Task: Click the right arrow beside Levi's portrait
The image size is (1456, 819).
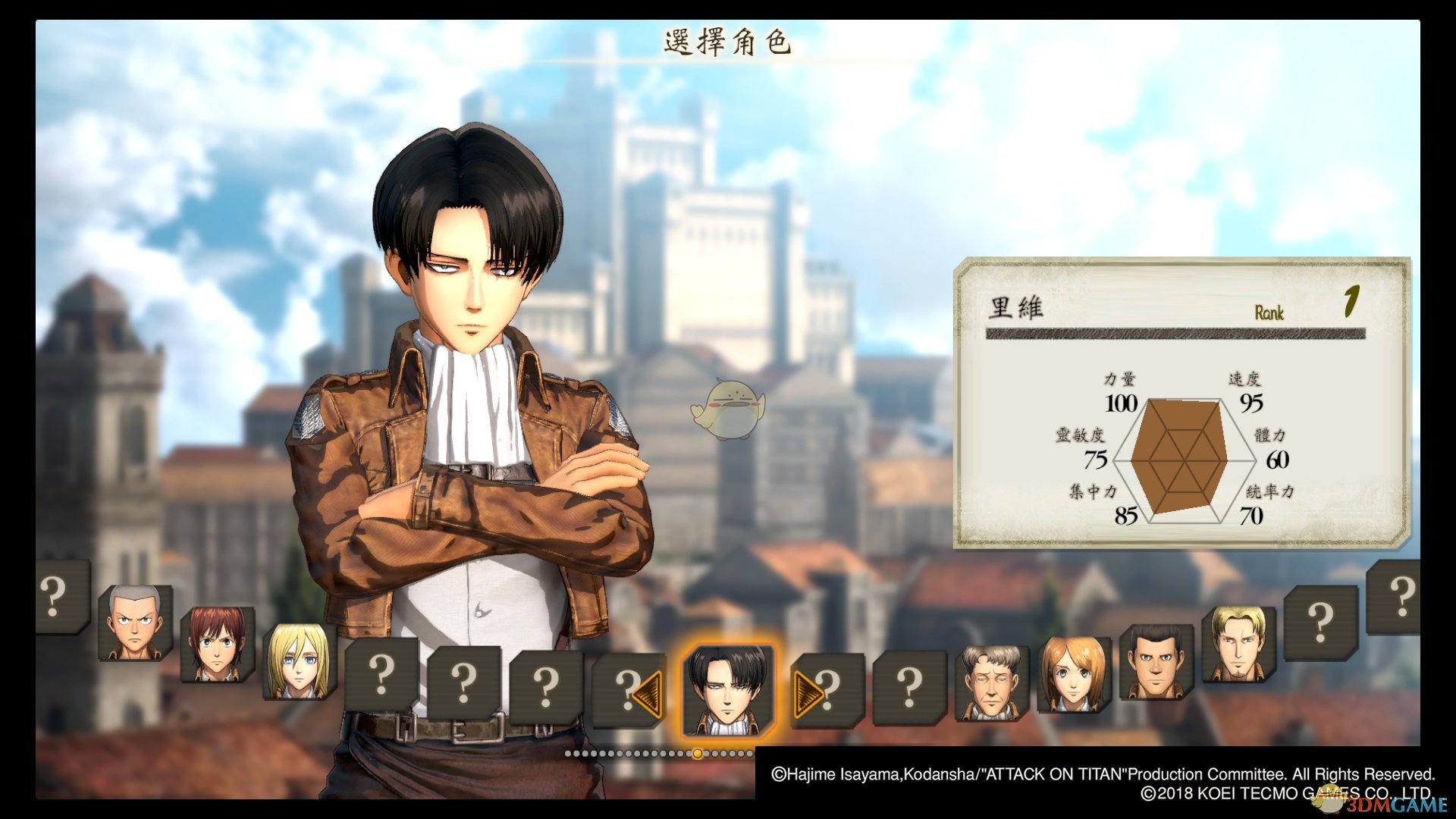Action: coord(808,693)
